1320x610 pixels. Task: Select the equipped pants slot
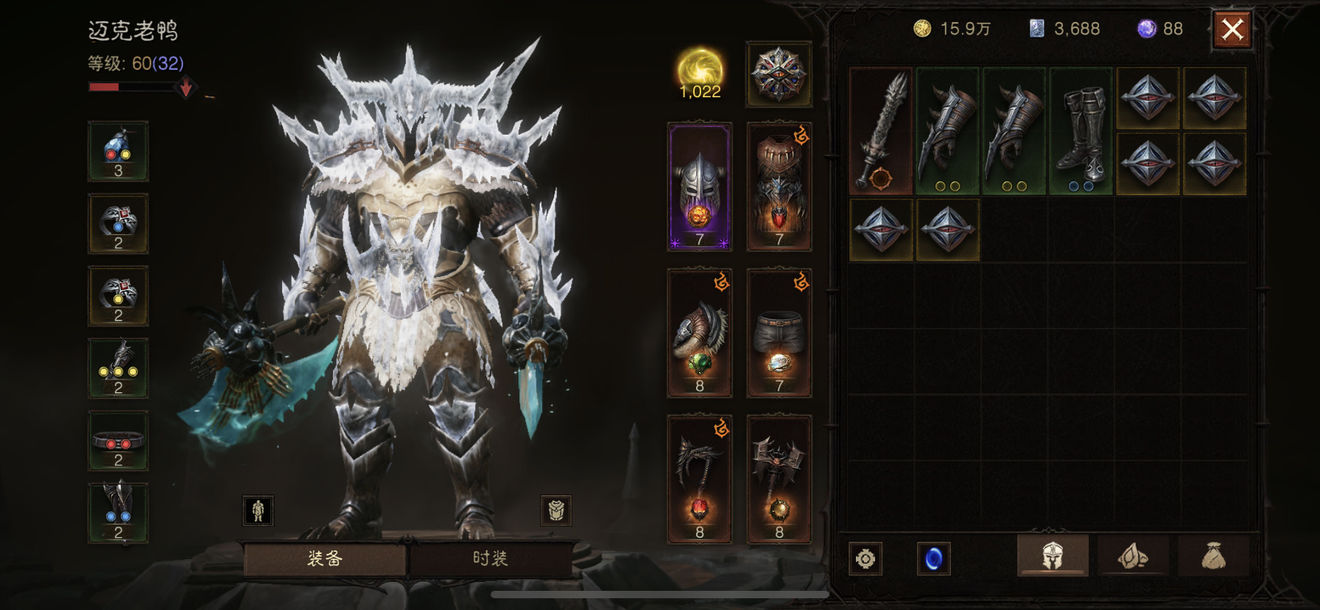pos(779,333)
